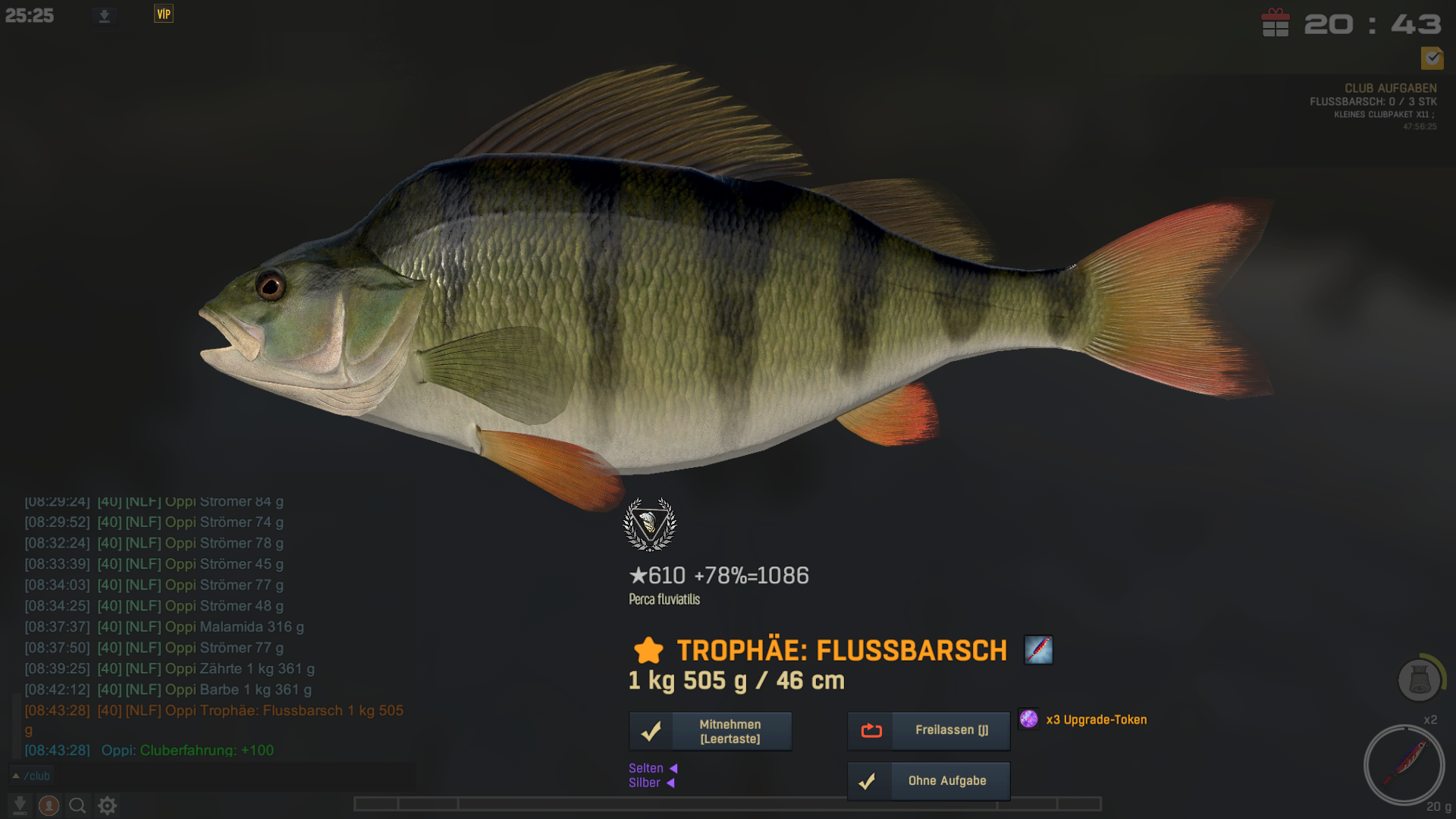Open the keepnet icon
The image size is (1456, 819).
tap(1419, 679)
